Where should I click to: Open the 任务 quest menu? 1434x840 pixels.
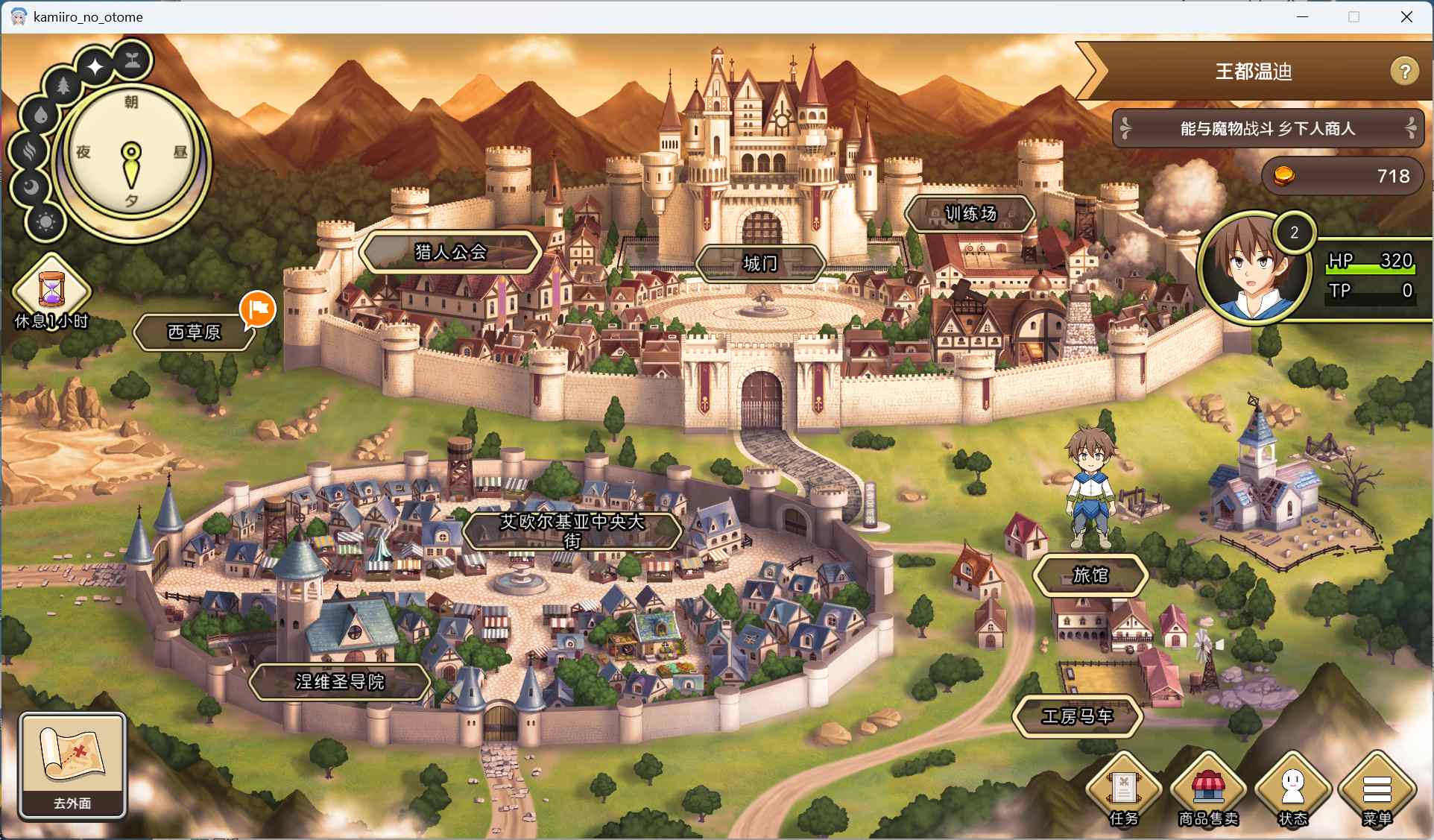tap(1123, 790)
